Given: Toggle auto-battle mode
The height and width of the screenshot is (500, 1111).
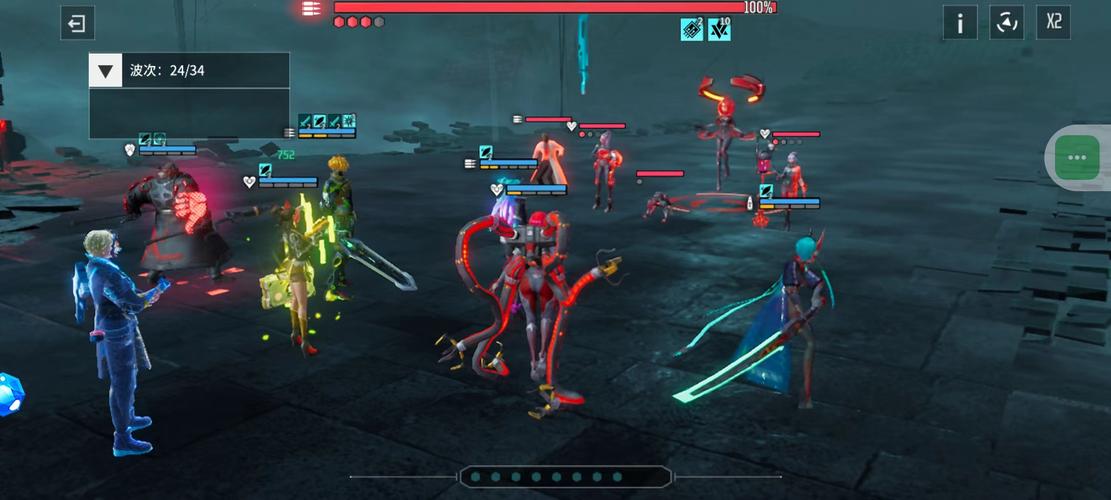Looking at the screenshot, I should pos(1006,22).
